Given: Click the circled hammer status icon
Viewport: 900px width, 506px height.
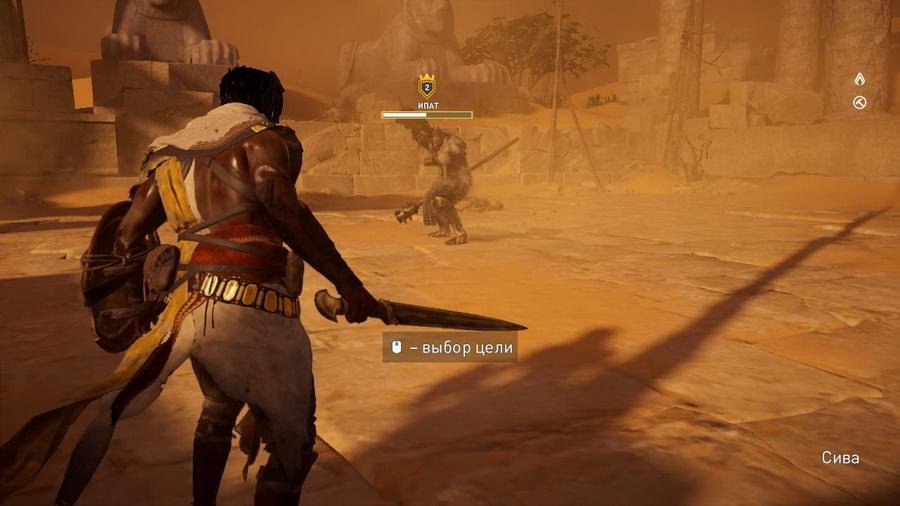Looking at the screenshot, I should tap(859, 102).
